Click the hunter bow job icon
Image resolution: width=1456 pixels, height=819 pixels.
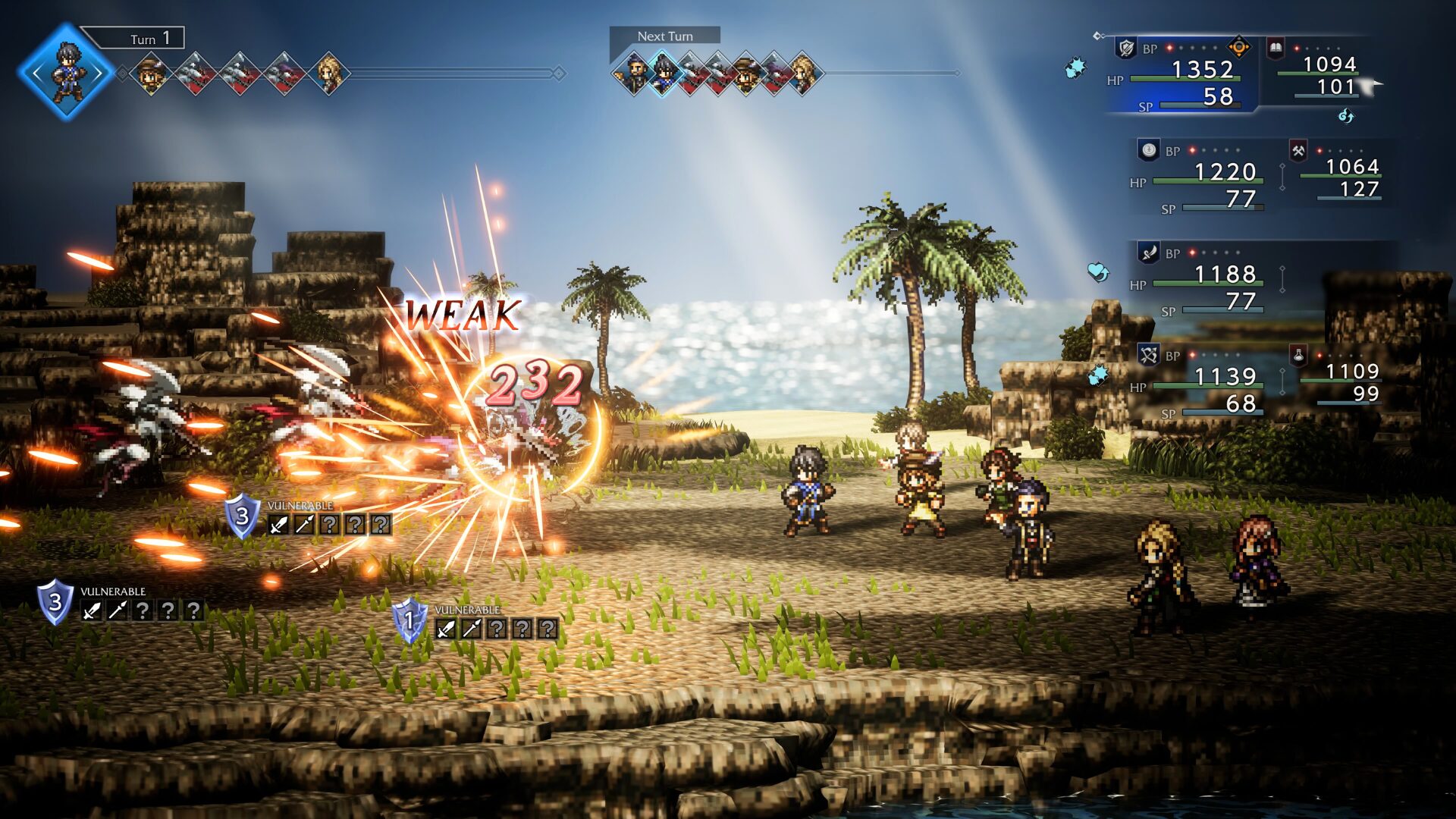(x=1148, y=354)
